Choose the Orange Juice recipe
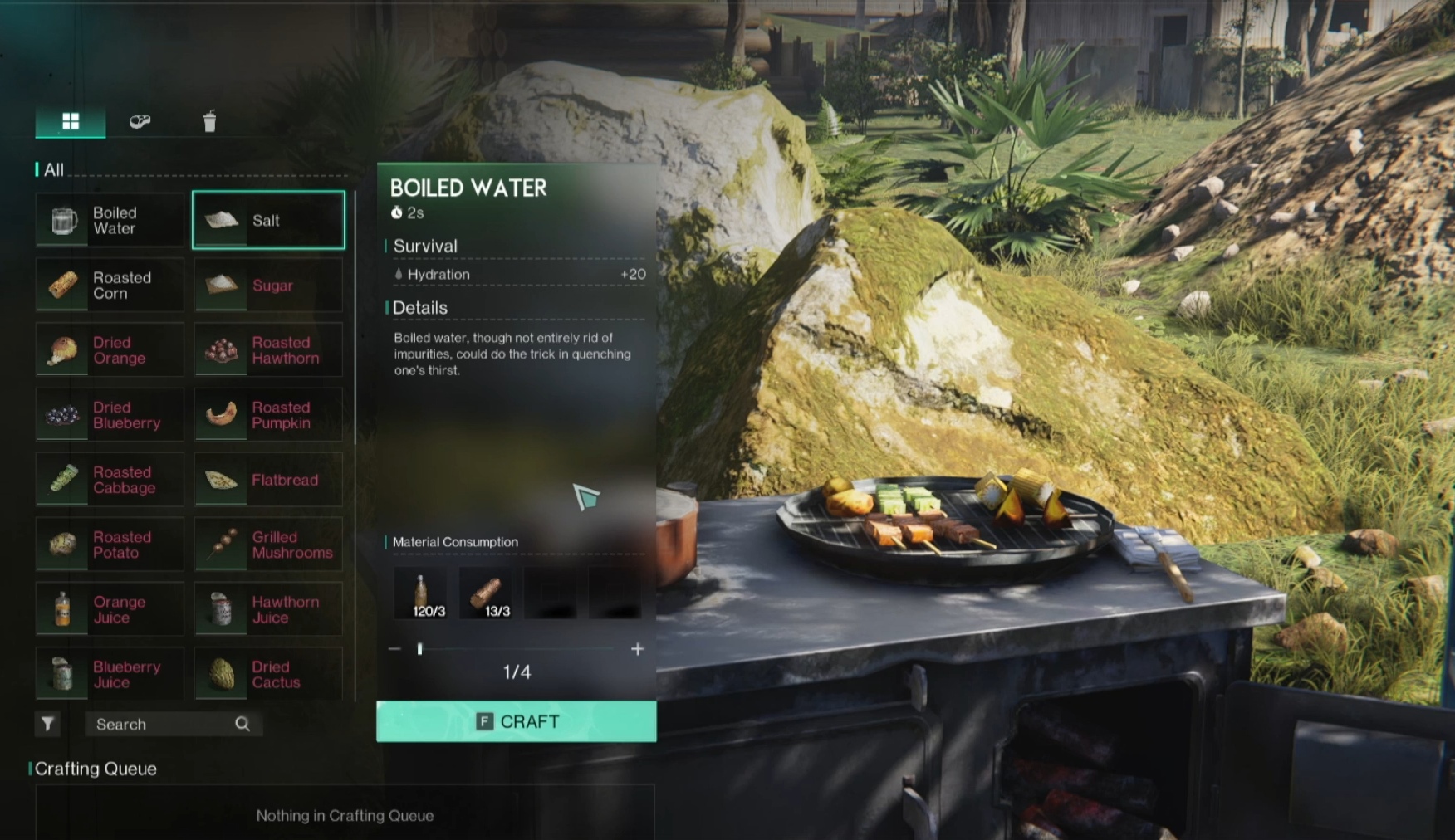Image resolution: width=1455 pixels, height=840 pixels. tap(110, 609)
